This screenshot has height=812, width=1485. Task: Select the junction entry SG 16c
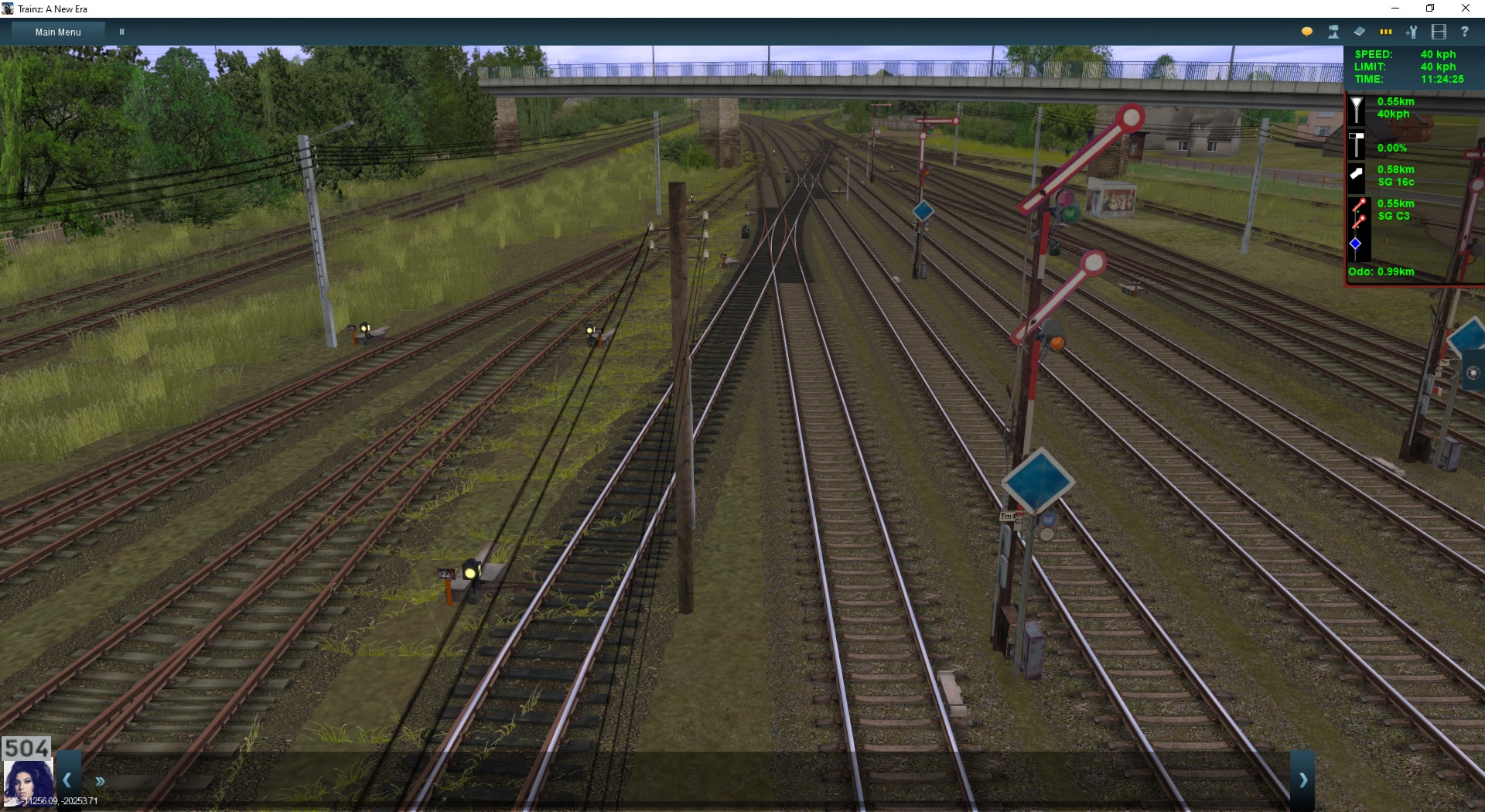click(1395, 176)
